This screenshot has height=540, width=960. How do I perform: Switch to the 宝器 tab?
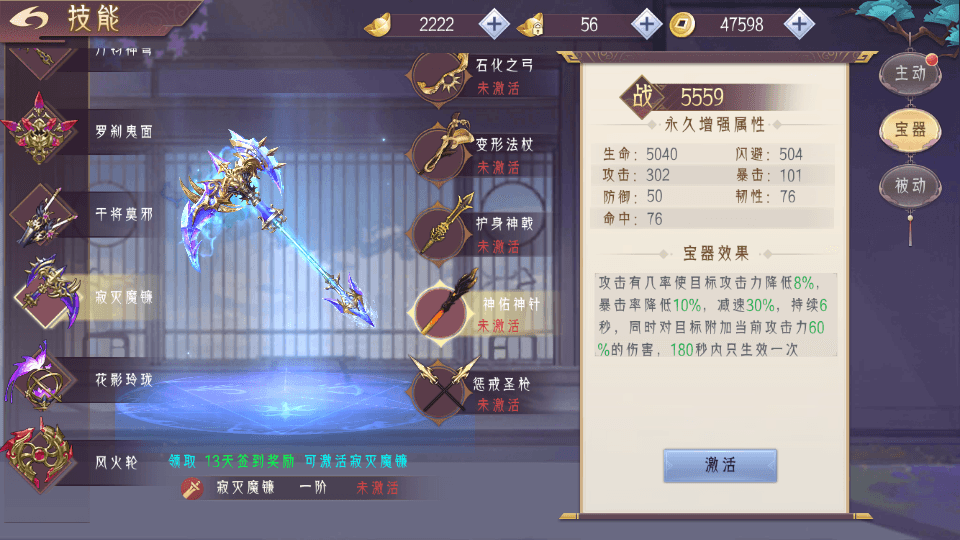[909, 129]
